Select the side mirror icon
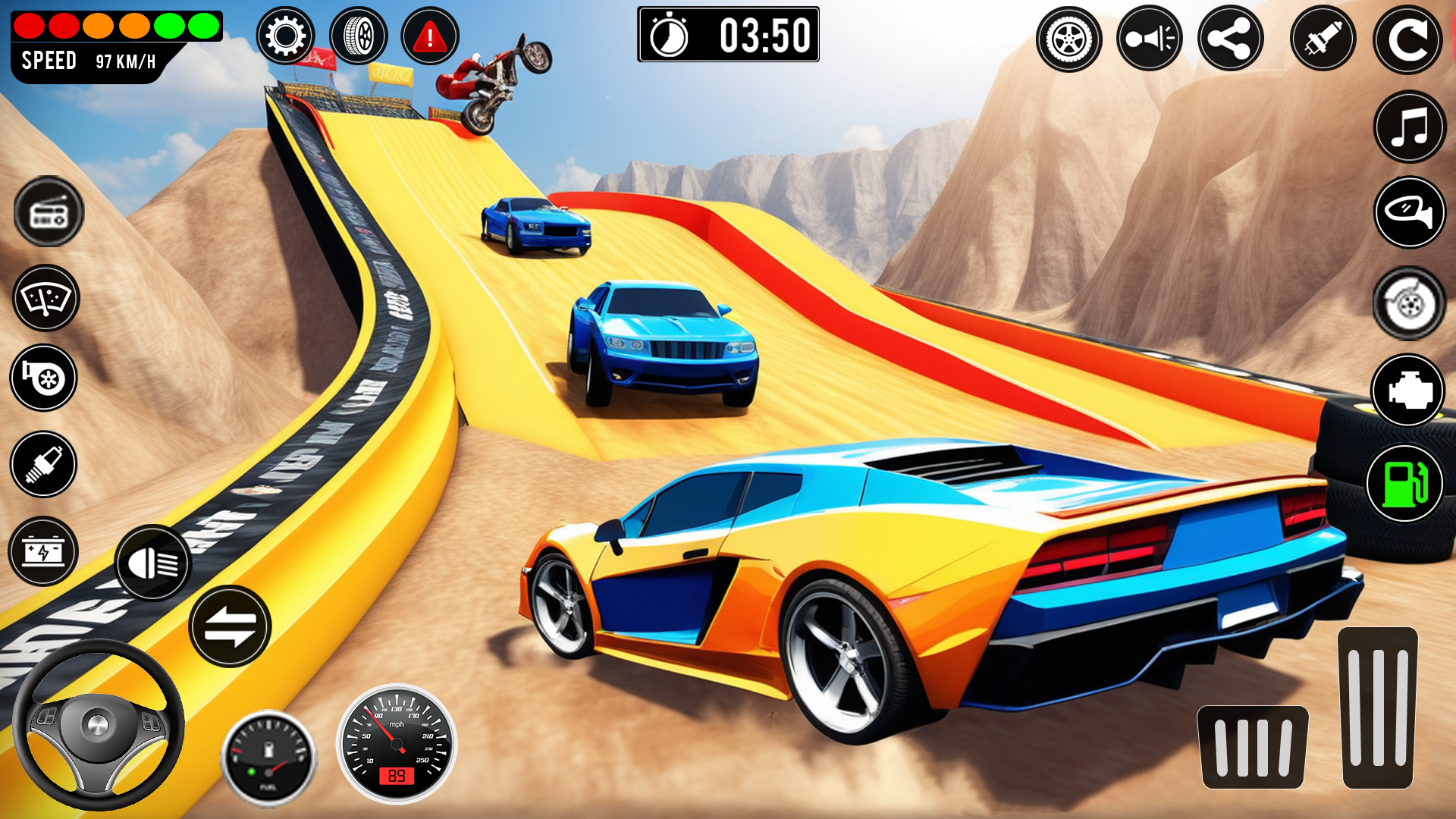The height and width of the screenshot is (819, 1456). (x=1410, y=212)
